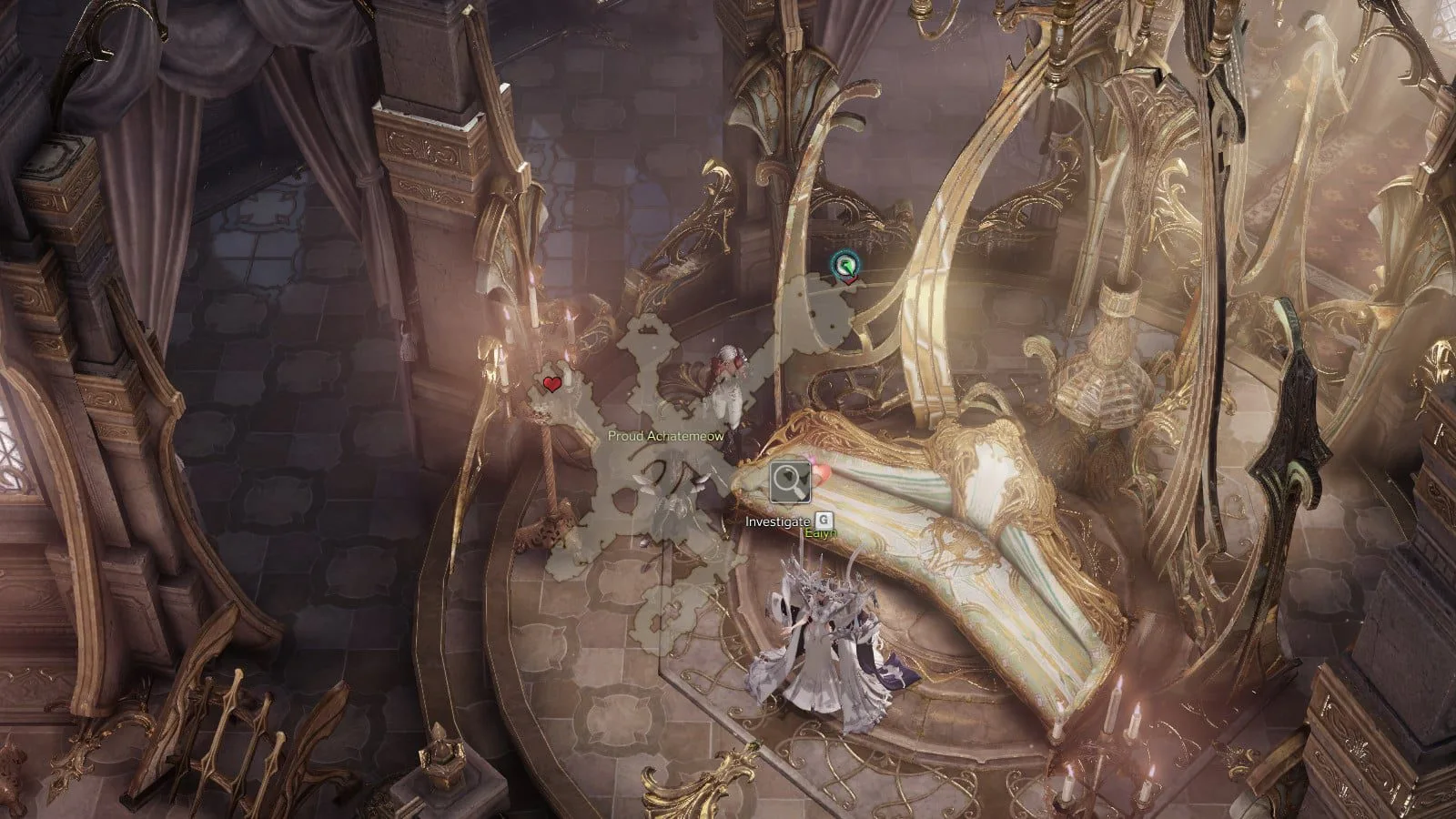Select the green arrow marker on the map overlay
This screenshot has height=819, width=1456.
846,266
